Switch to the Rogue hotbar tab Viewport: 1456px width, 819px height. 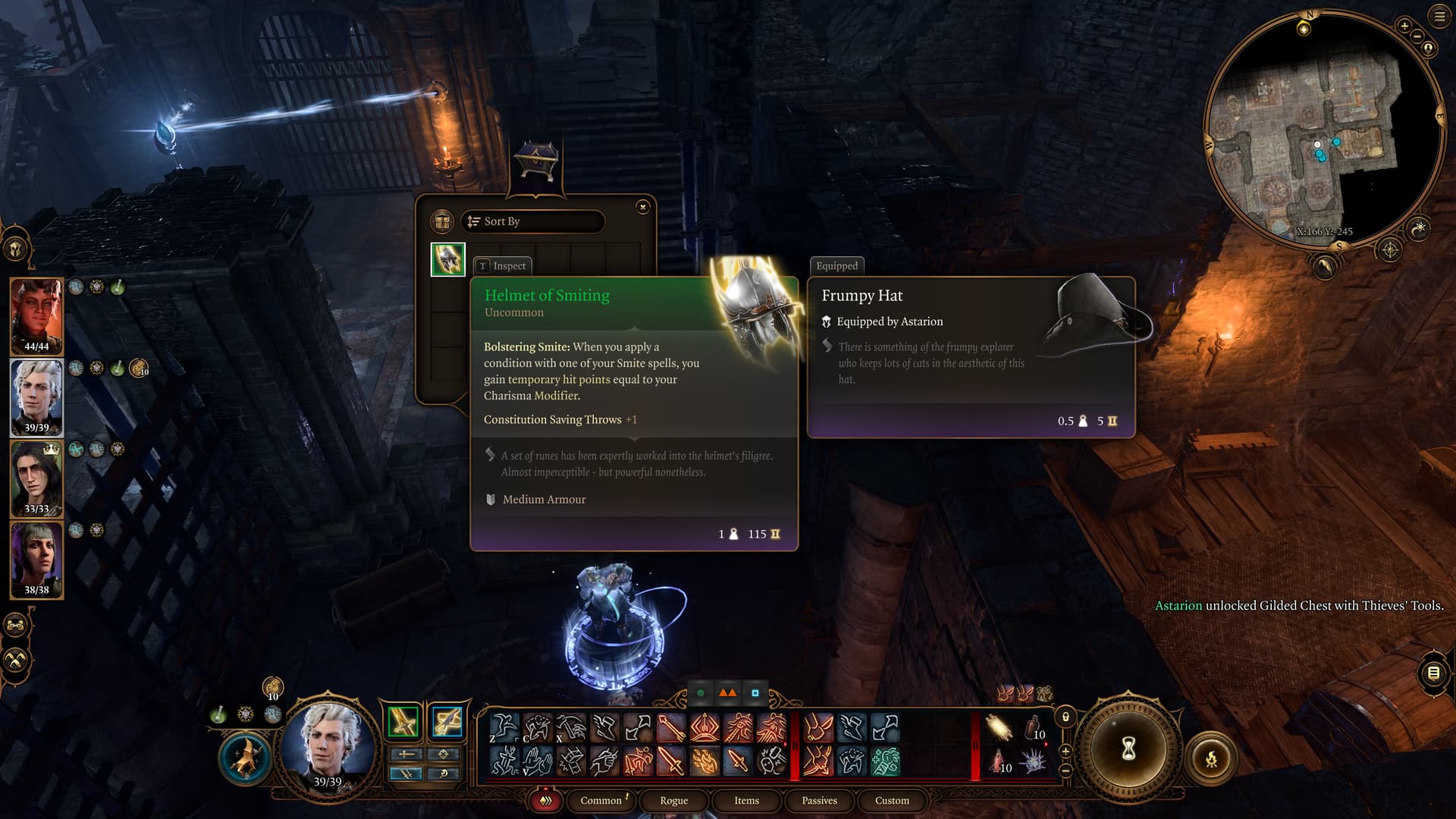[x=673, y=800]
